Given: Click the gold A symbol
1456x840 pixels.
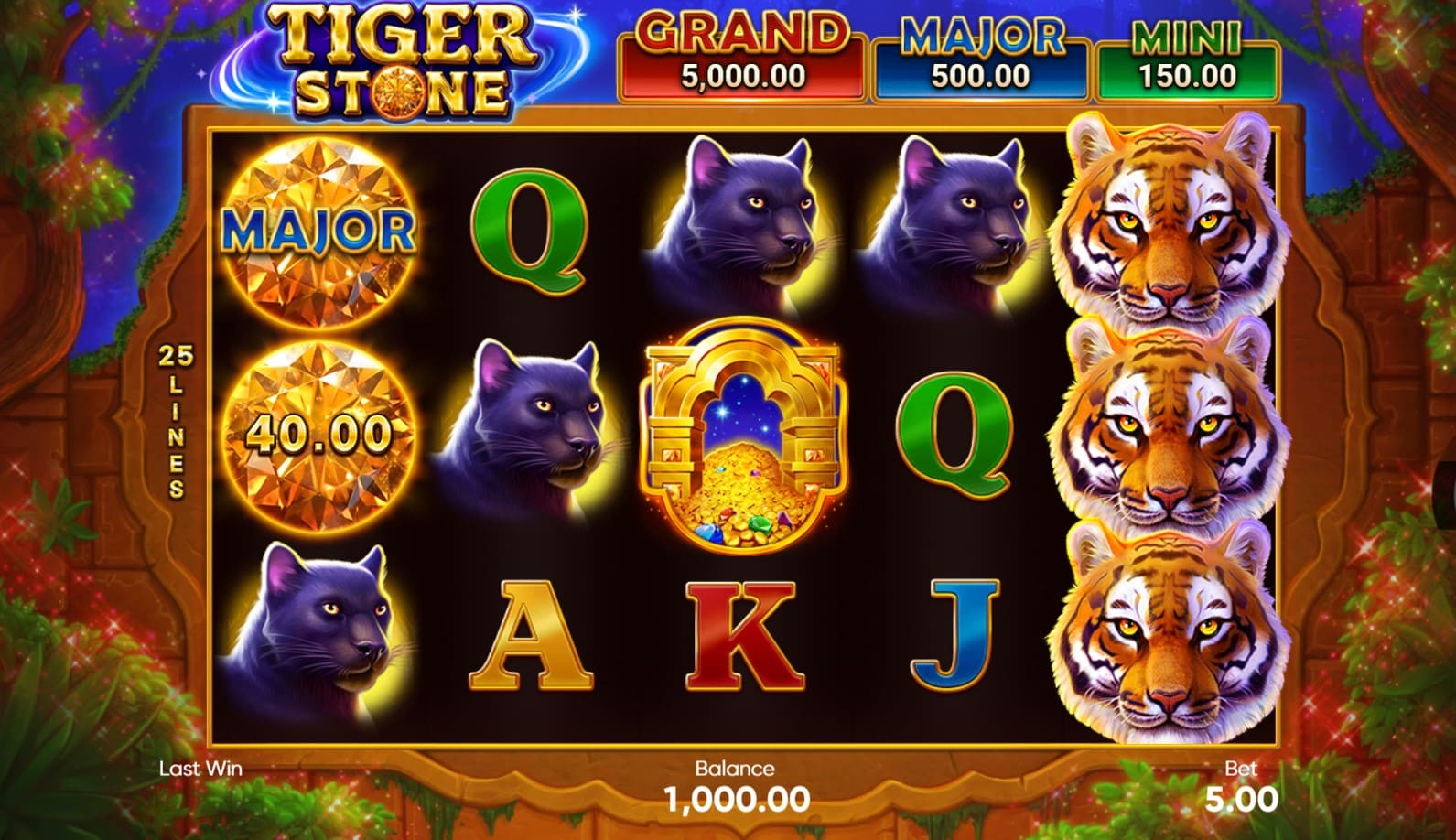Looking at the screenshot, I should click(531, 633).
